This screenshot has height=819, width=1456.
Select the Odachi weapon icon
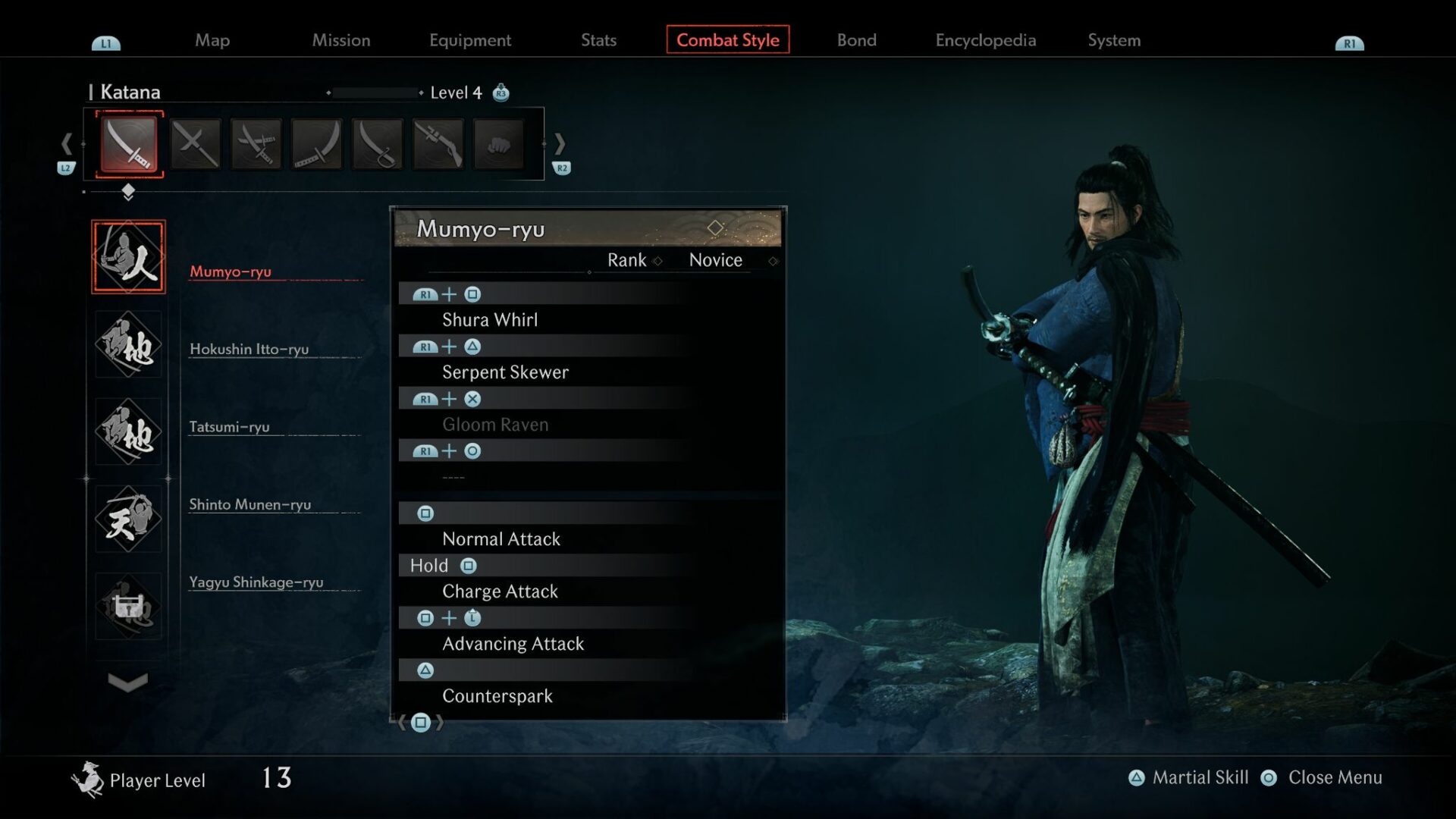coord(315,144)
